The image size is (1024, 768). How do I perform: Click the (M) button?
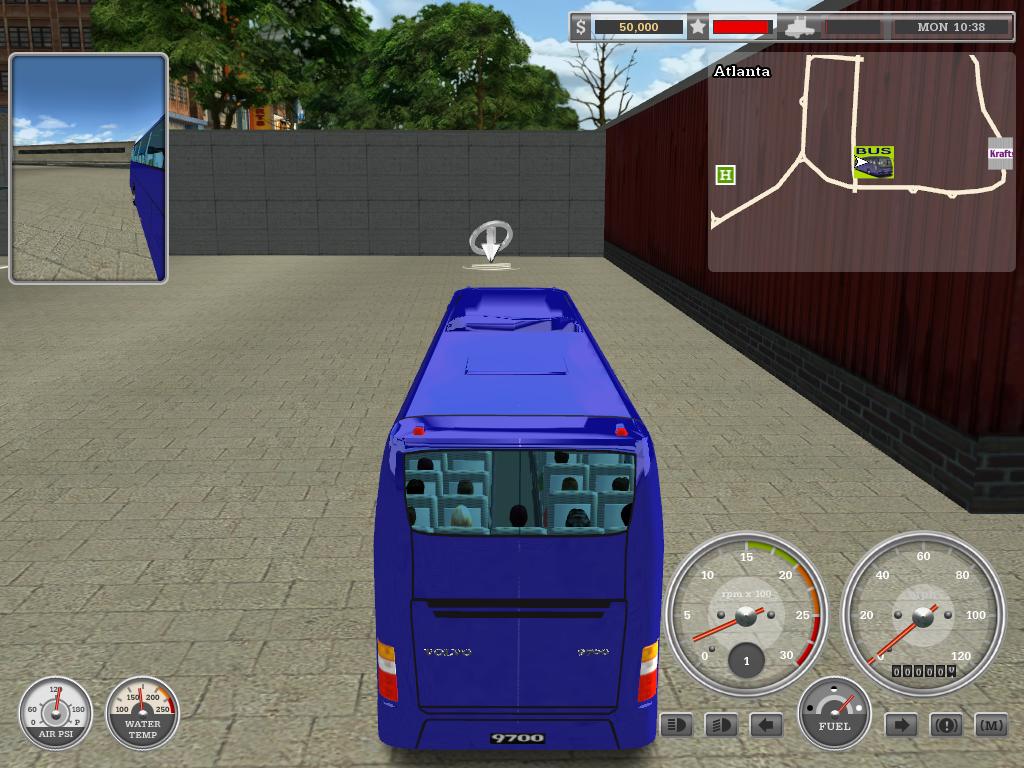click(x=990, y=725)
